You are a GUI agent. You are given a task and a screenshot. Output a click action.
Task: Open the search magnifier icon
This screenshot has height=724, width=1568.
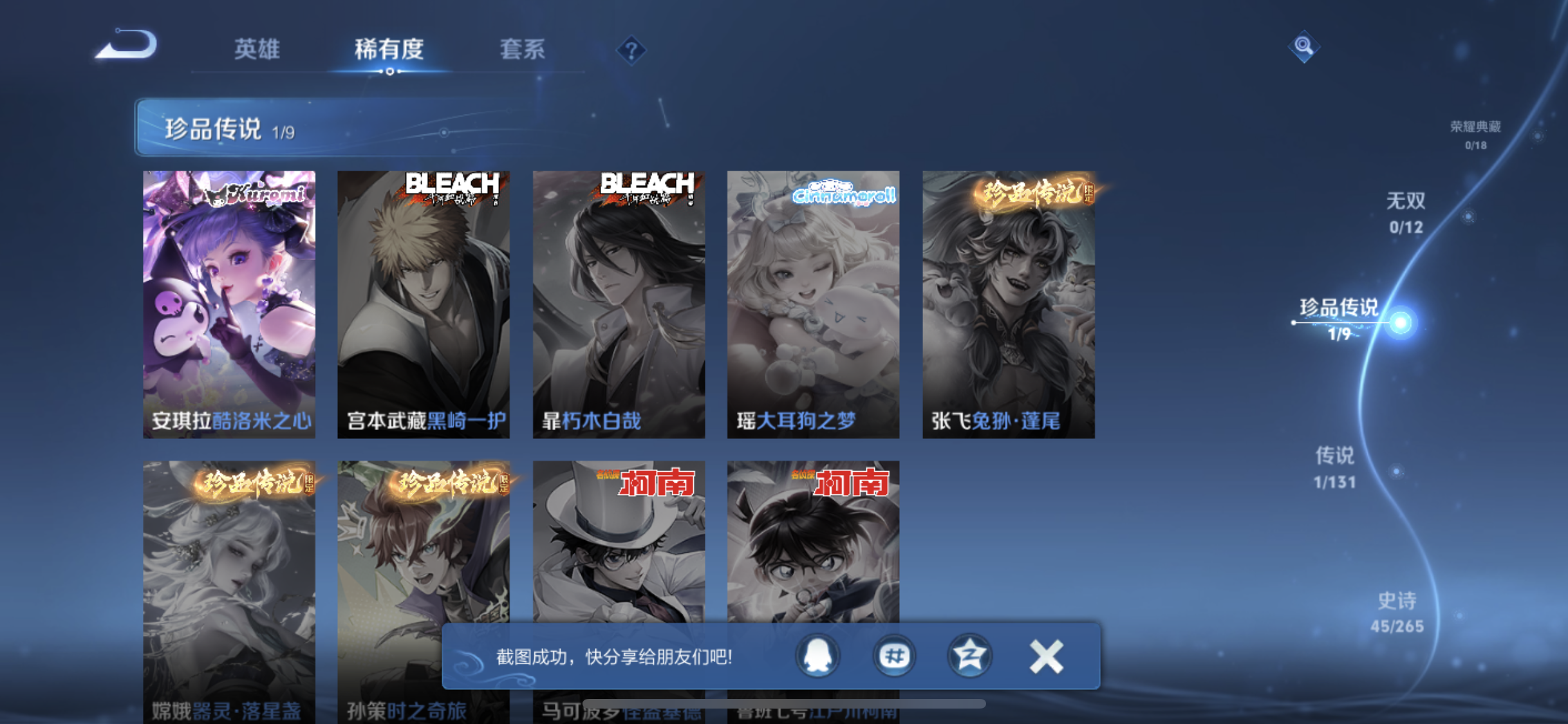[1303, 46]
